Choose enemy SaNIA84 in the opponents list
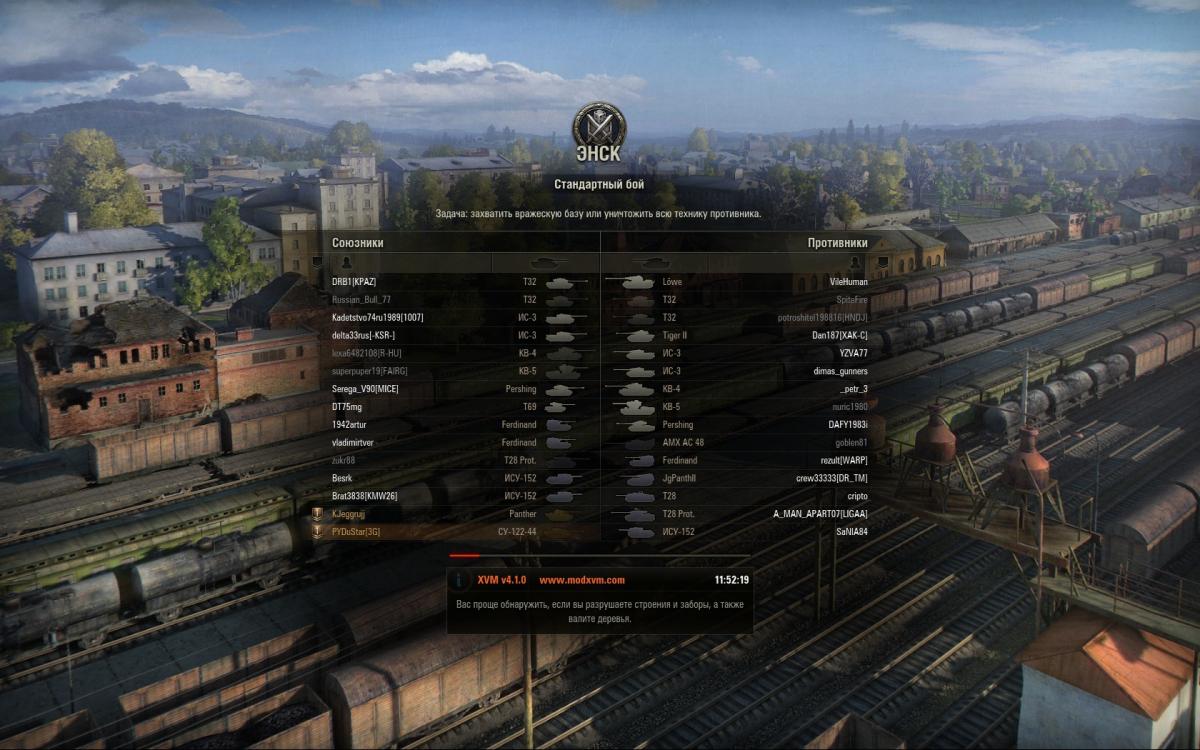Image resolution: width=1200 pixels, height=750 pixels. [852, 532]
